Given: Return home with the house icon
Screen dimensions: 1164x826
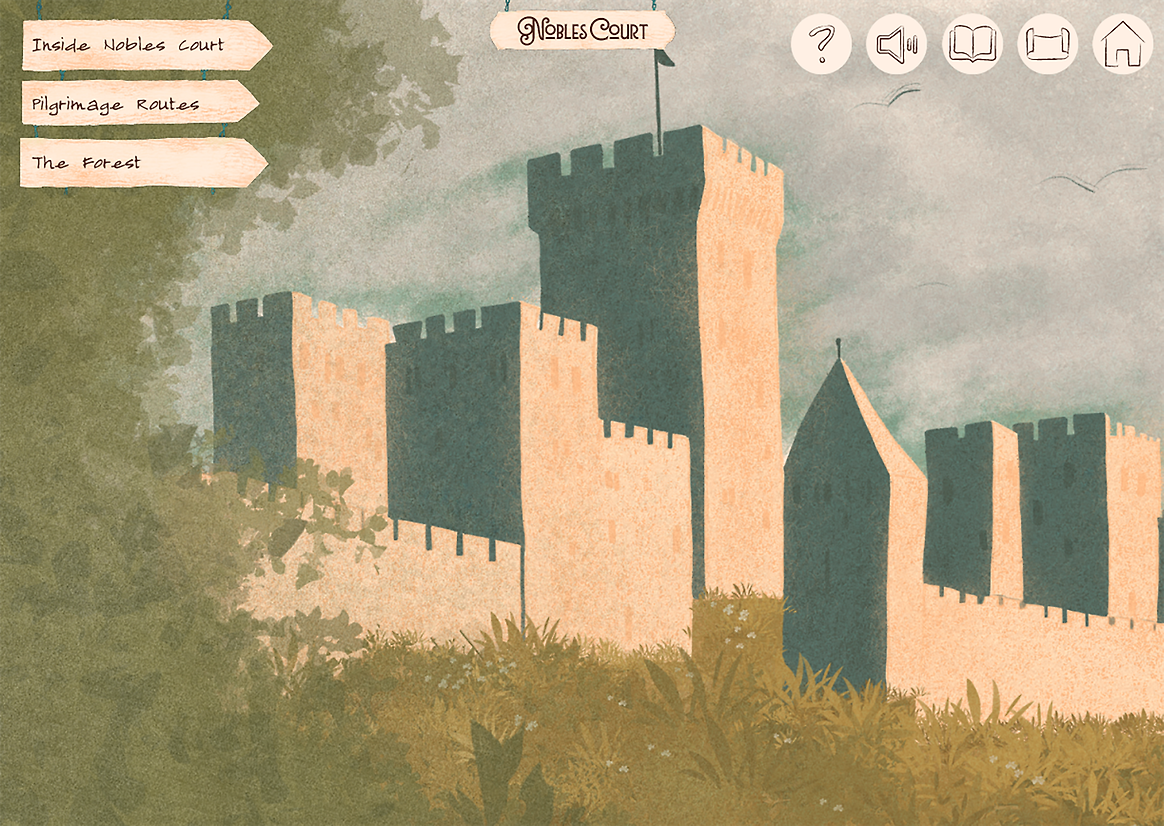Looking at the screenshot, I should tap(1122, 44).
